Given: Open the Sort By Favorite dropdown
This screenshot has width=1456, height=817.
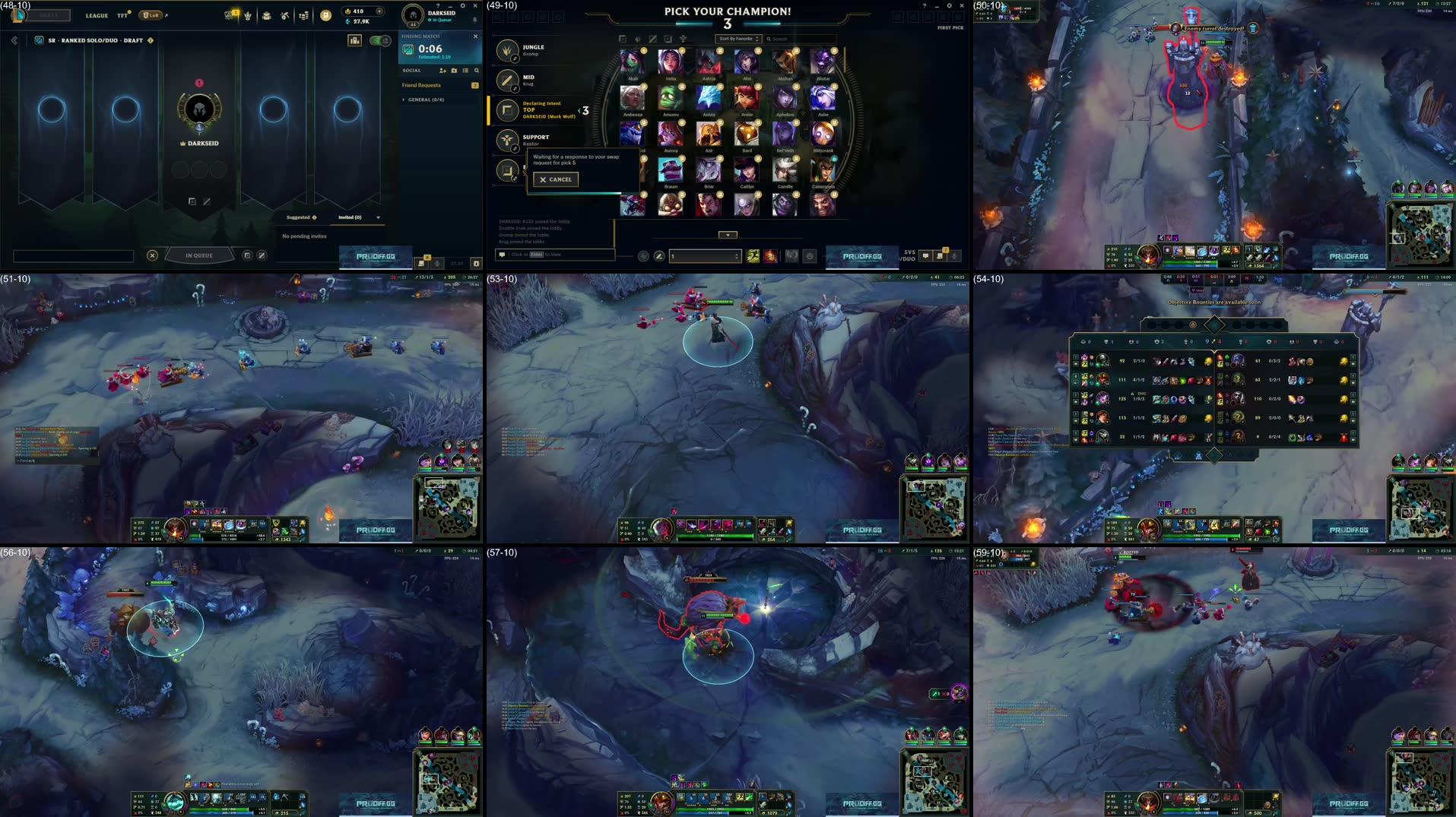Looking at the screenshot, I should [x=739, y=38].
